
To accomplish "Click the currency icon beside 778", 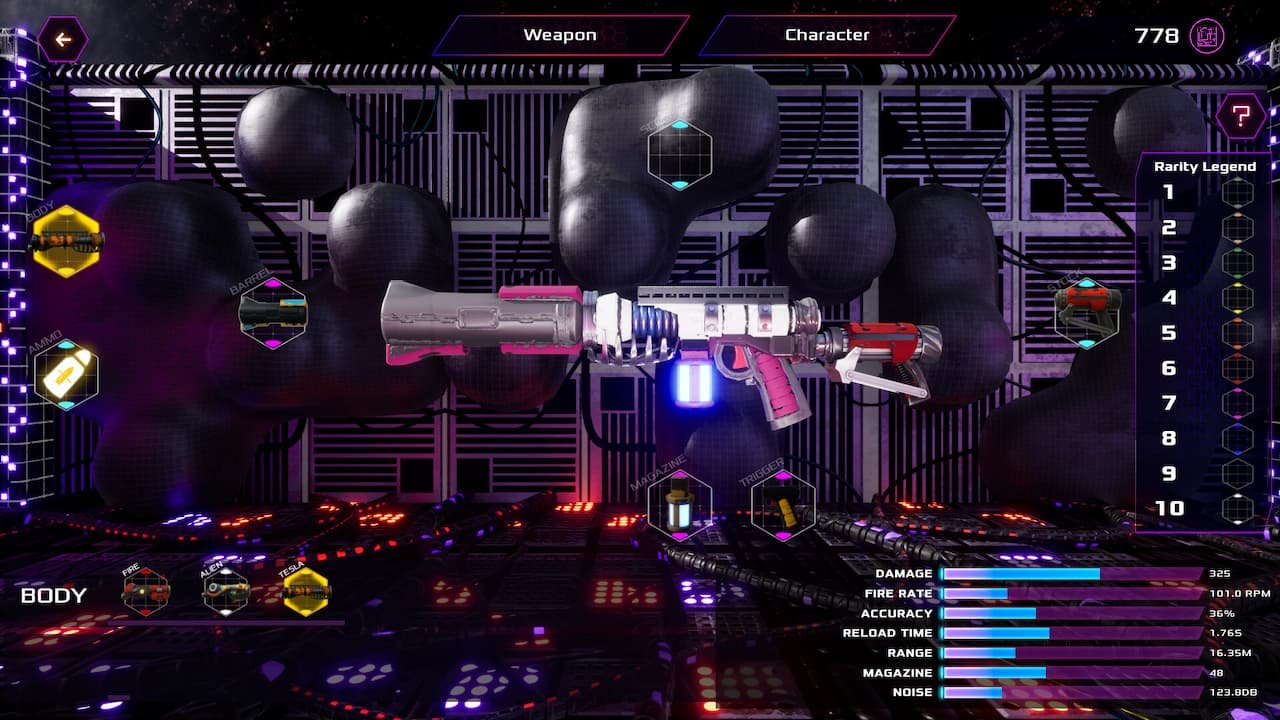I will (1207, 37).
